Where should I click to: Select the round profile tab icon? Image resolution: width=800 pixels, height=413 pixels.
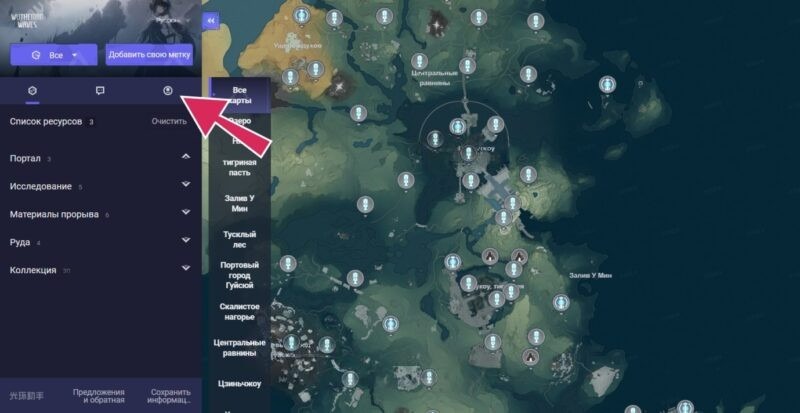(168, 91)
